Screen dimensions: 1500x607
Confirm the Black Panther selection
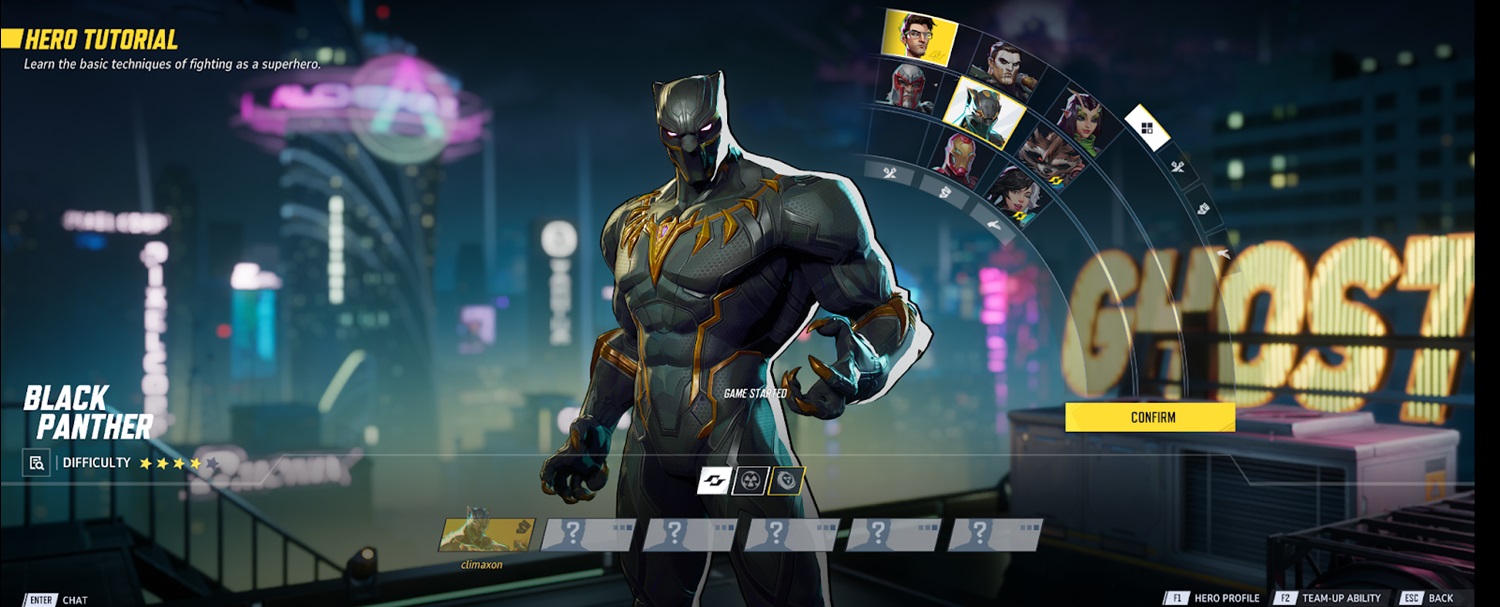coord(1149,417)
